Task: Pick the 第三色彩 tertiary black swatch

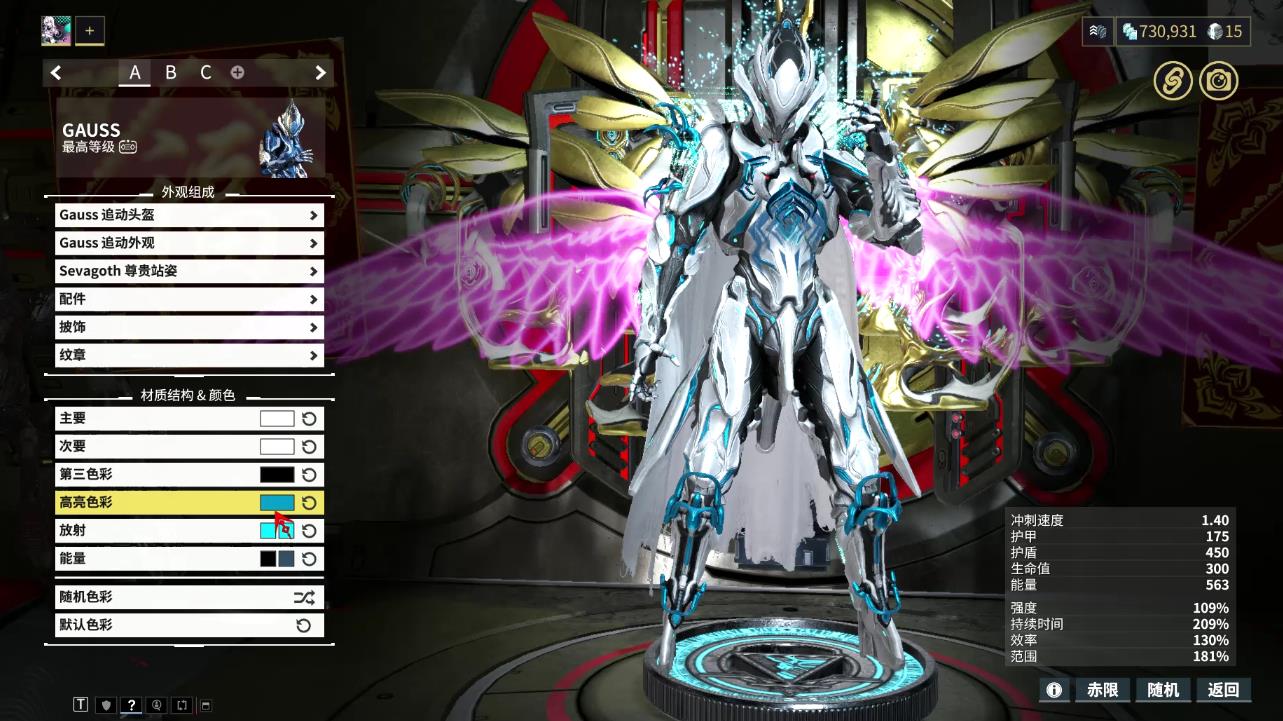Action: [x=277, y=475]
